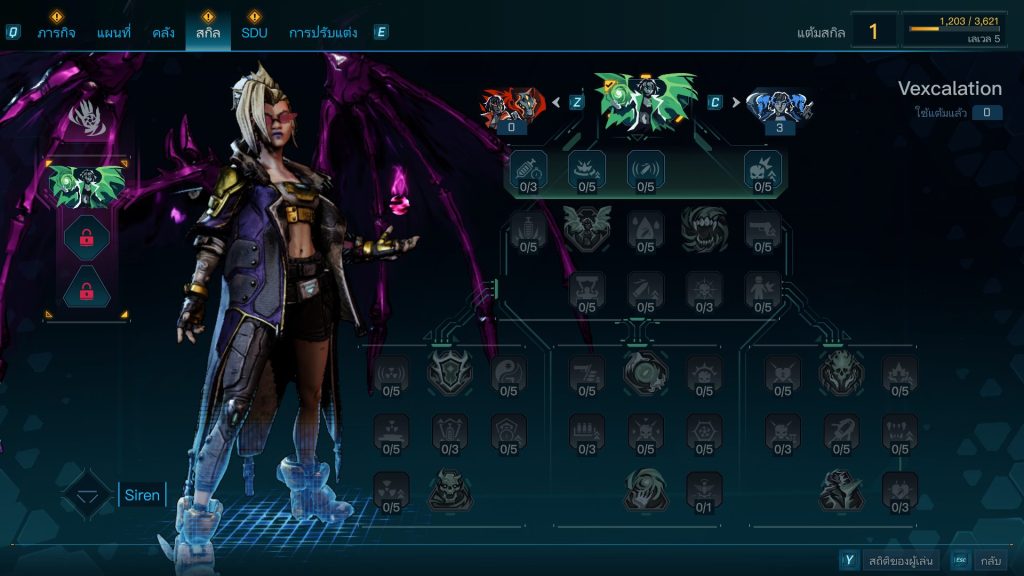Click the กลับ (back) button
Image resolution: width=1024 pixels, height=576 pixels.
tap(990, 561)
